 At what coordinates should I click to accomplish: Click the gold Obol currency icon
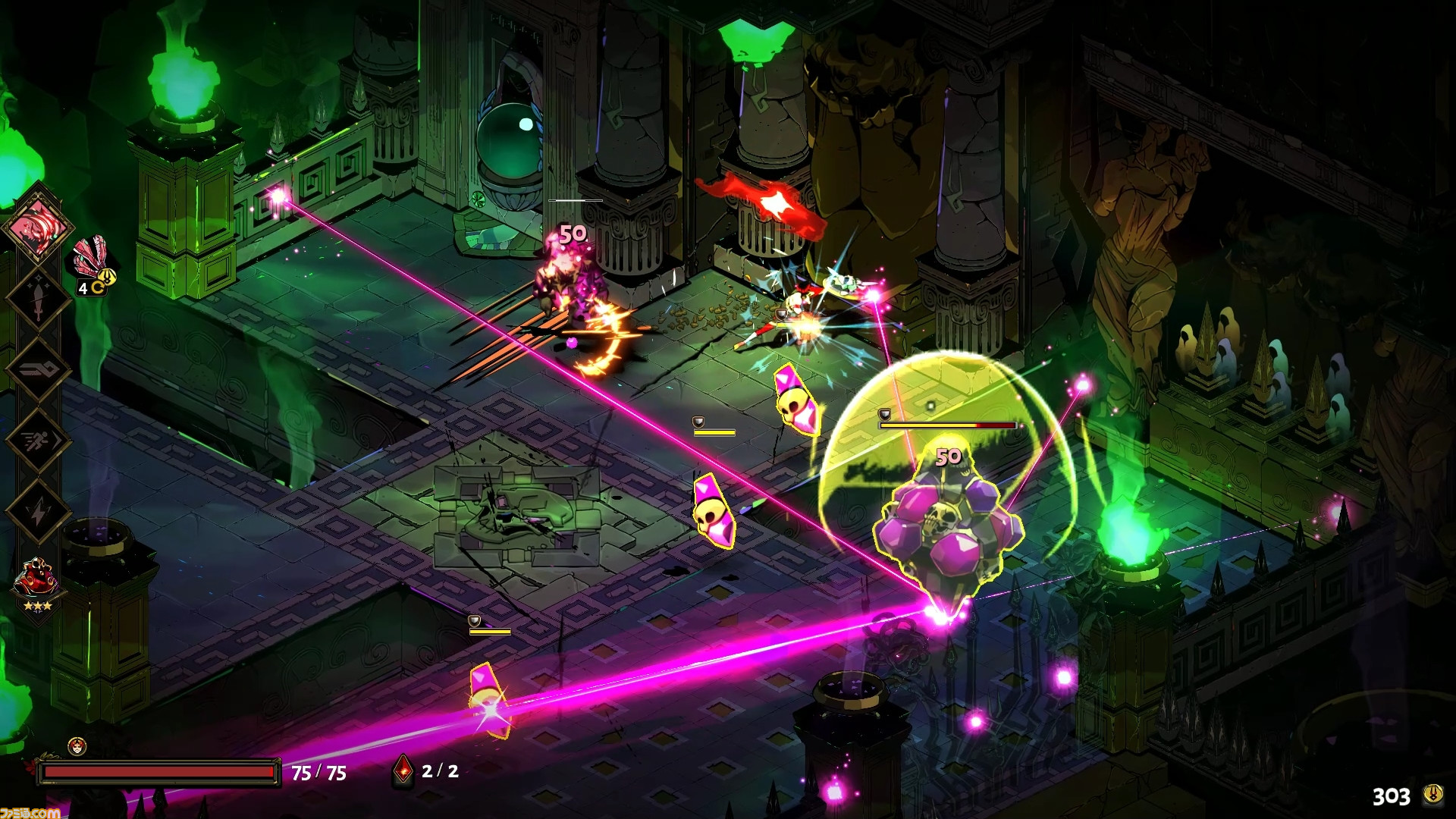1432,795
